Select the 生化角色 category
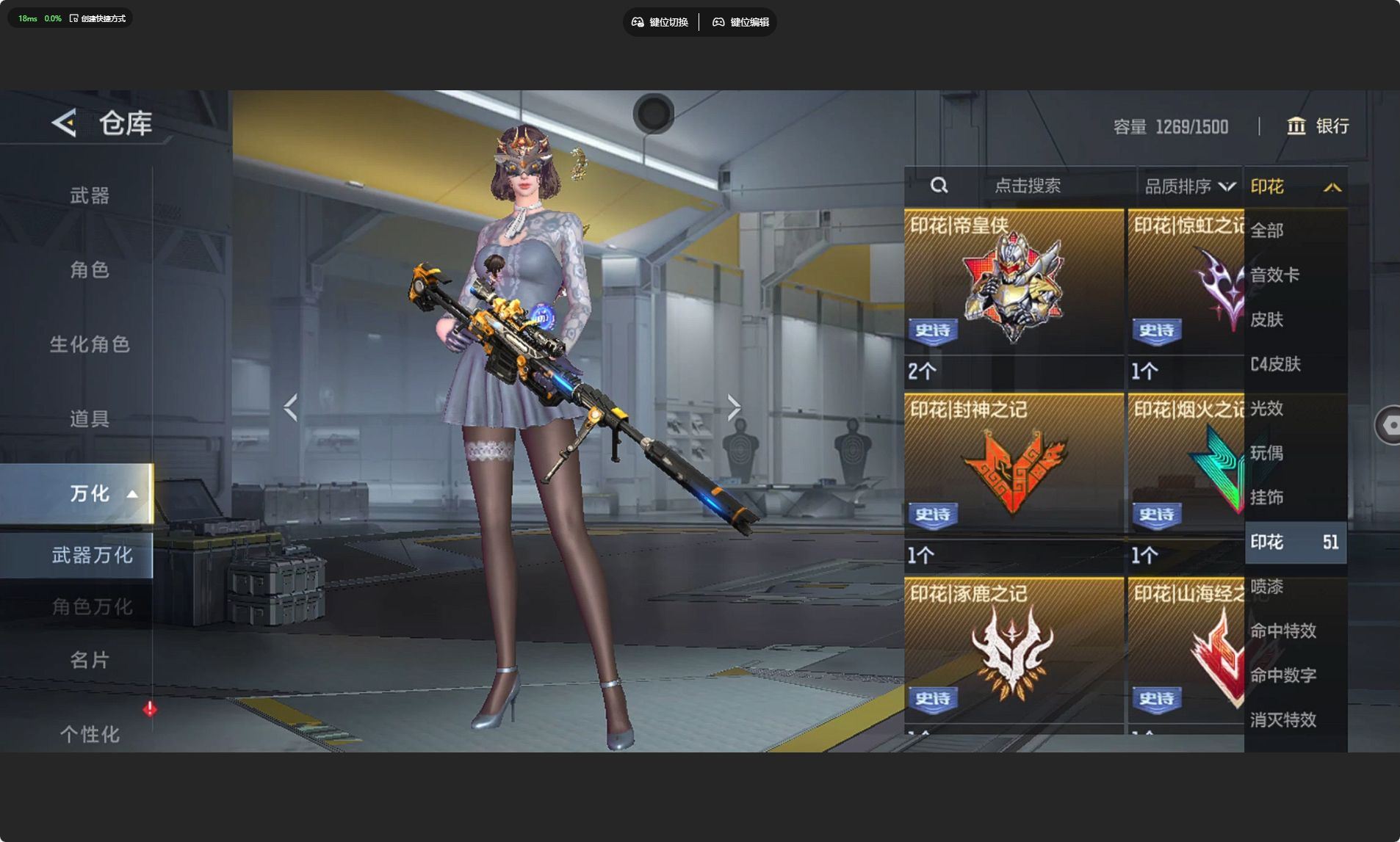This screenshot has height=842, width=1400. [x=90, y=344]
